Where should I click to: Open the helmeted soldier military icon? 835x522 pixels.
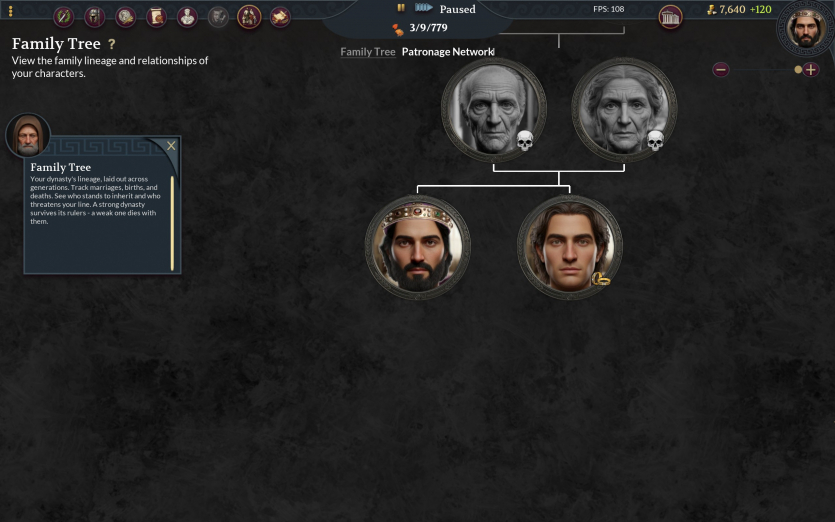[x=95, y=17]
